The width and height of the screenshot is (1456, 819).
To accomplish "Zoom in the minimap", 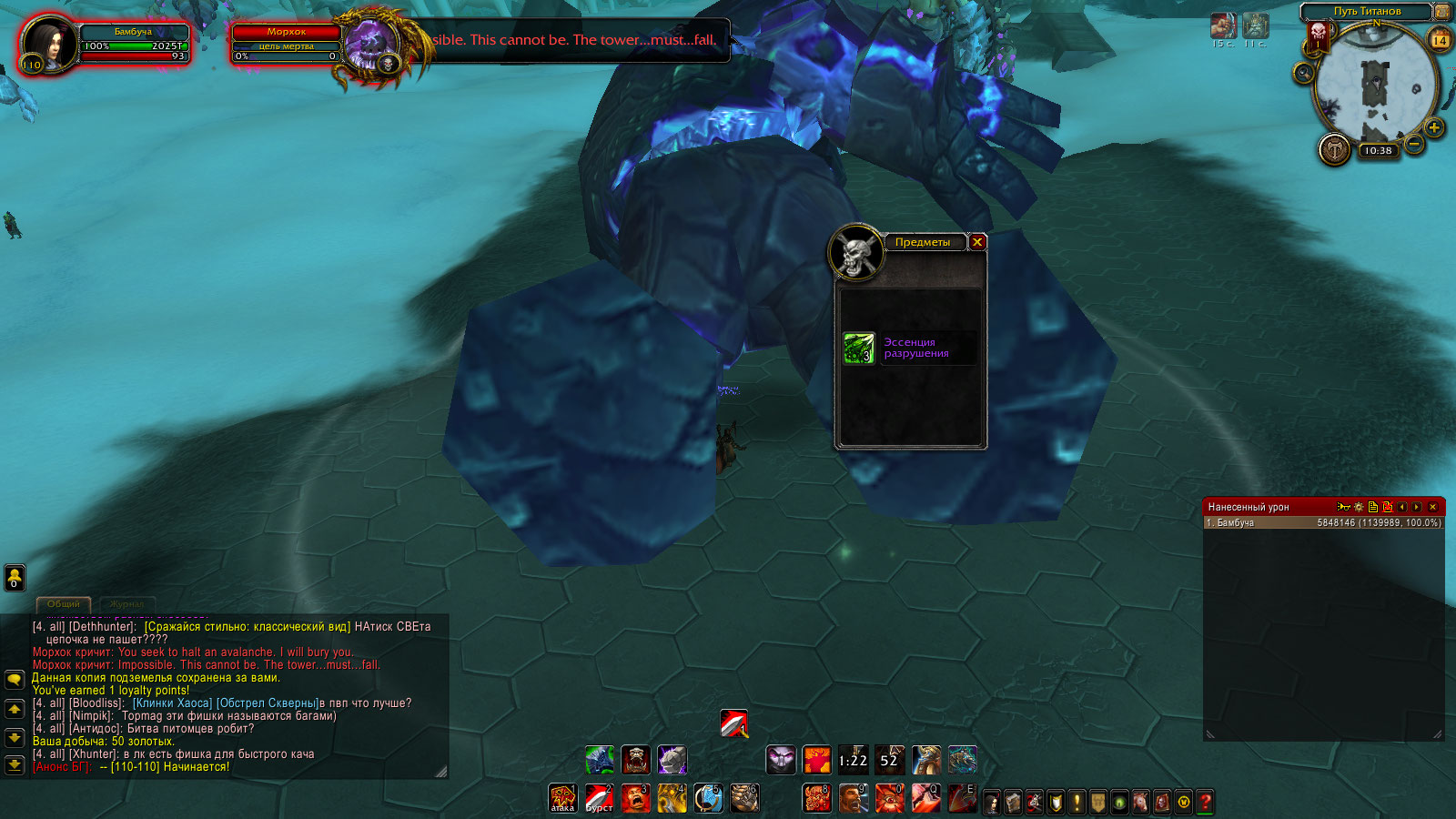I will (1434, 127).
